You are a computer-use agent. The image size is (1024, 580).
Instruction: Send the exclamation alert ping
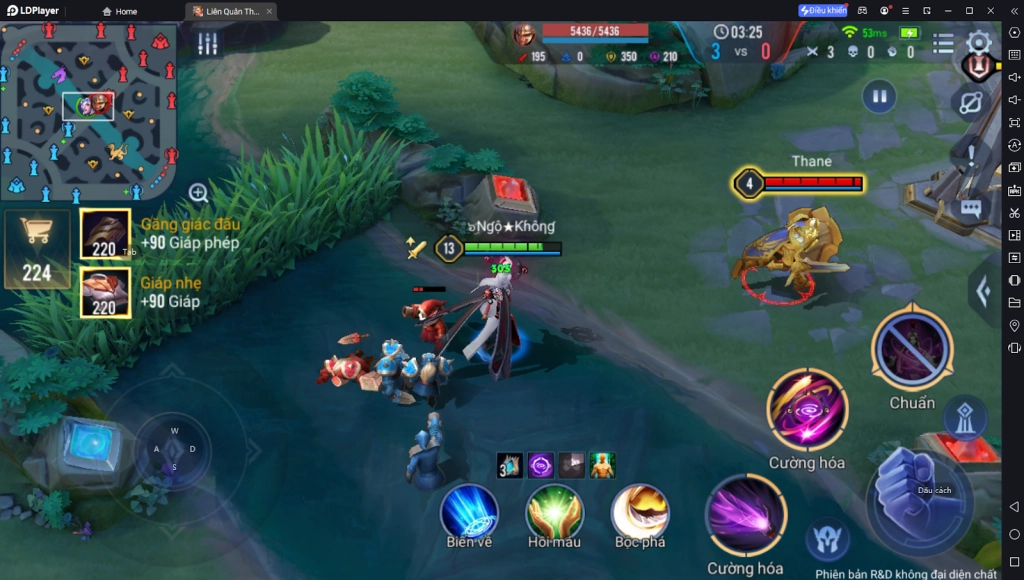coord(970,155)
